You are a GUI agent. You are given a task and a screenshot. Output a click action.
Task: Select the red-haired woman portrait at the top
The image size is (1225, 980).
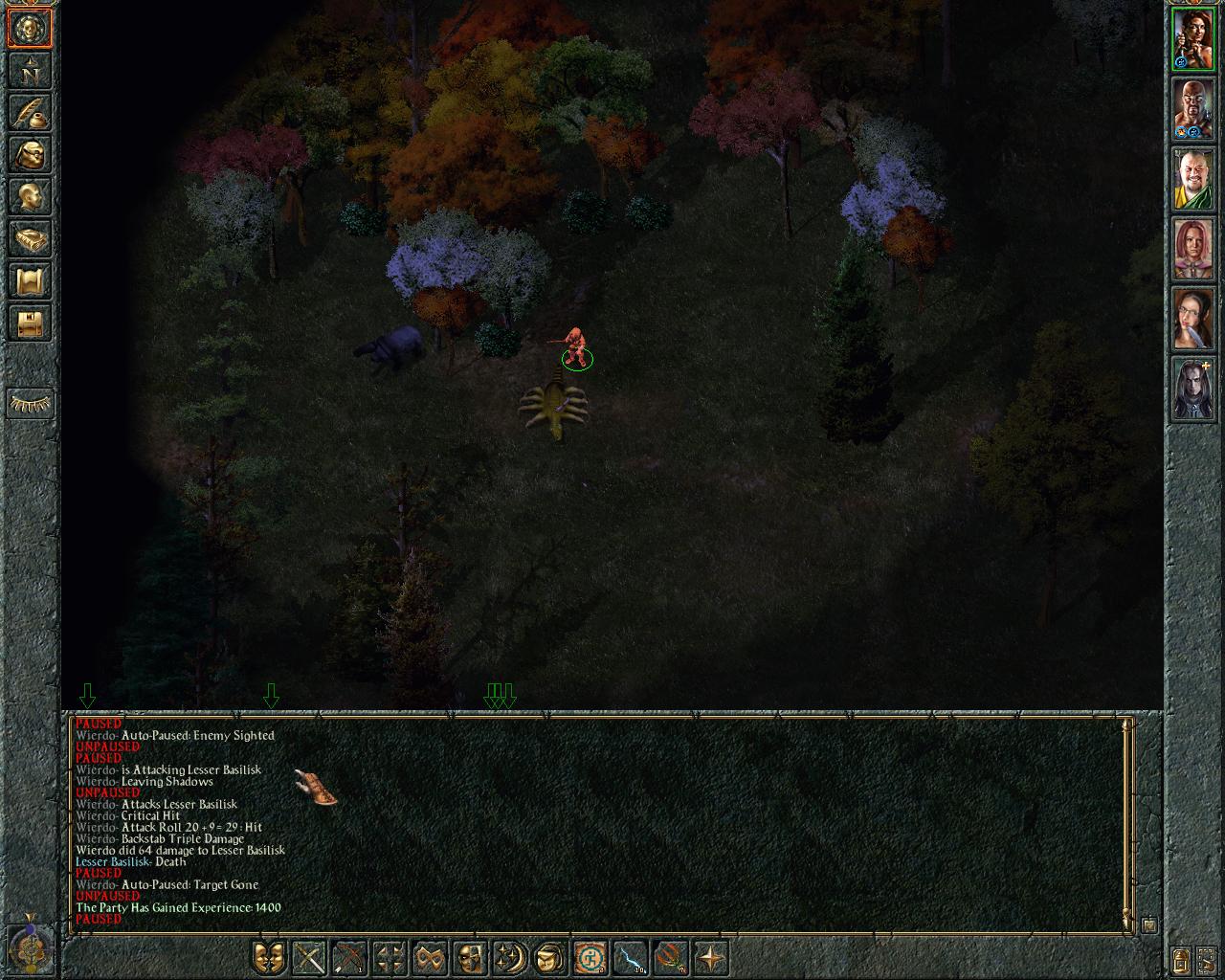coord(1193,39)
